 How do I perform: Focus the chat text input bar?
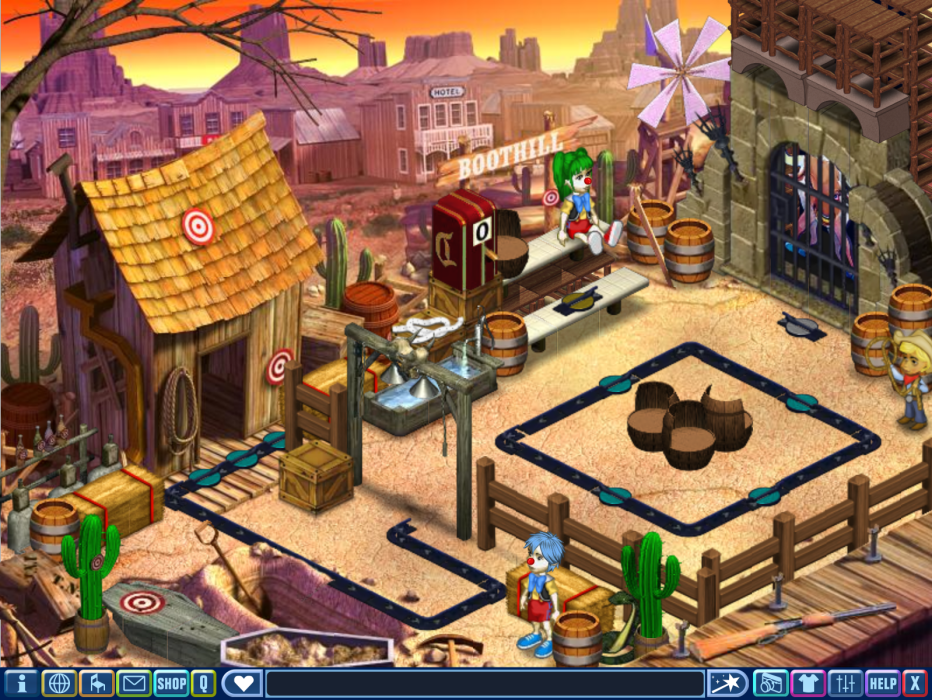tap(484, 684)
